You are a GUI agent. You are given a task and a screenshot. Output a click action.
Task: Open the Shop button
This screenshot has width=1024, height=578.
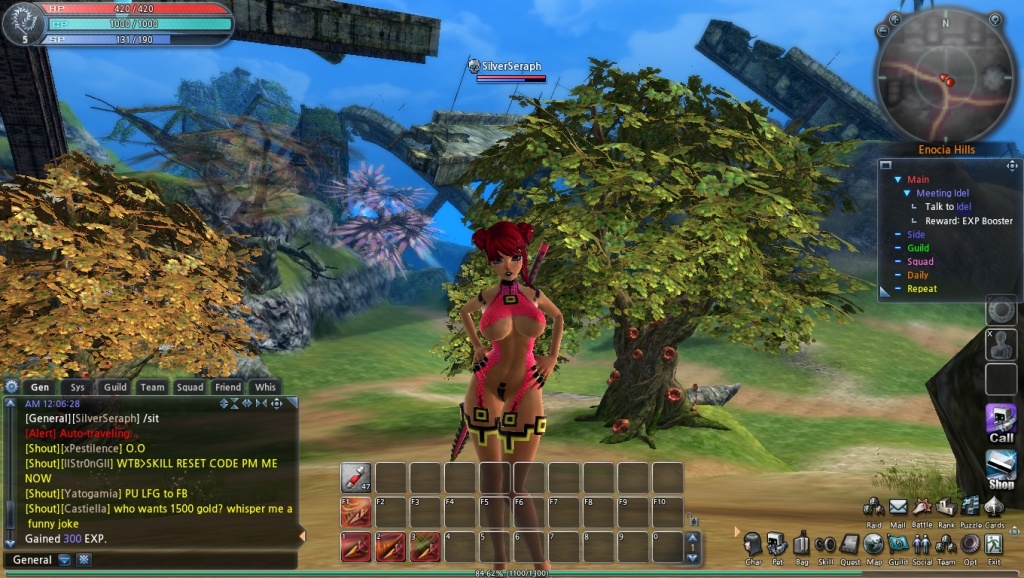[1001, 468]
